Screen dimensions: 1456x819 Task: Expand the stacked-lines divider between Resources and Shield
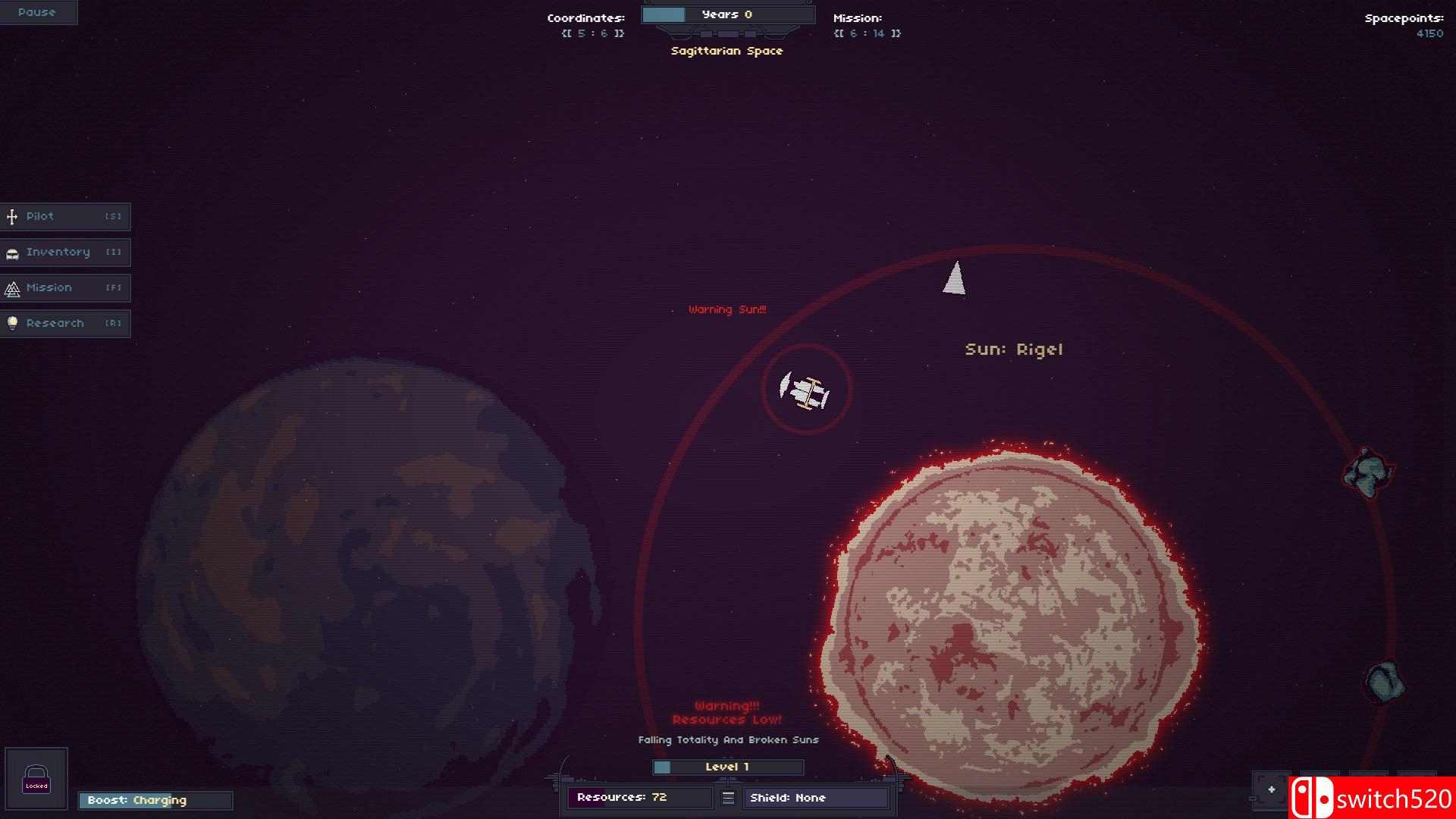pos(728,797)
